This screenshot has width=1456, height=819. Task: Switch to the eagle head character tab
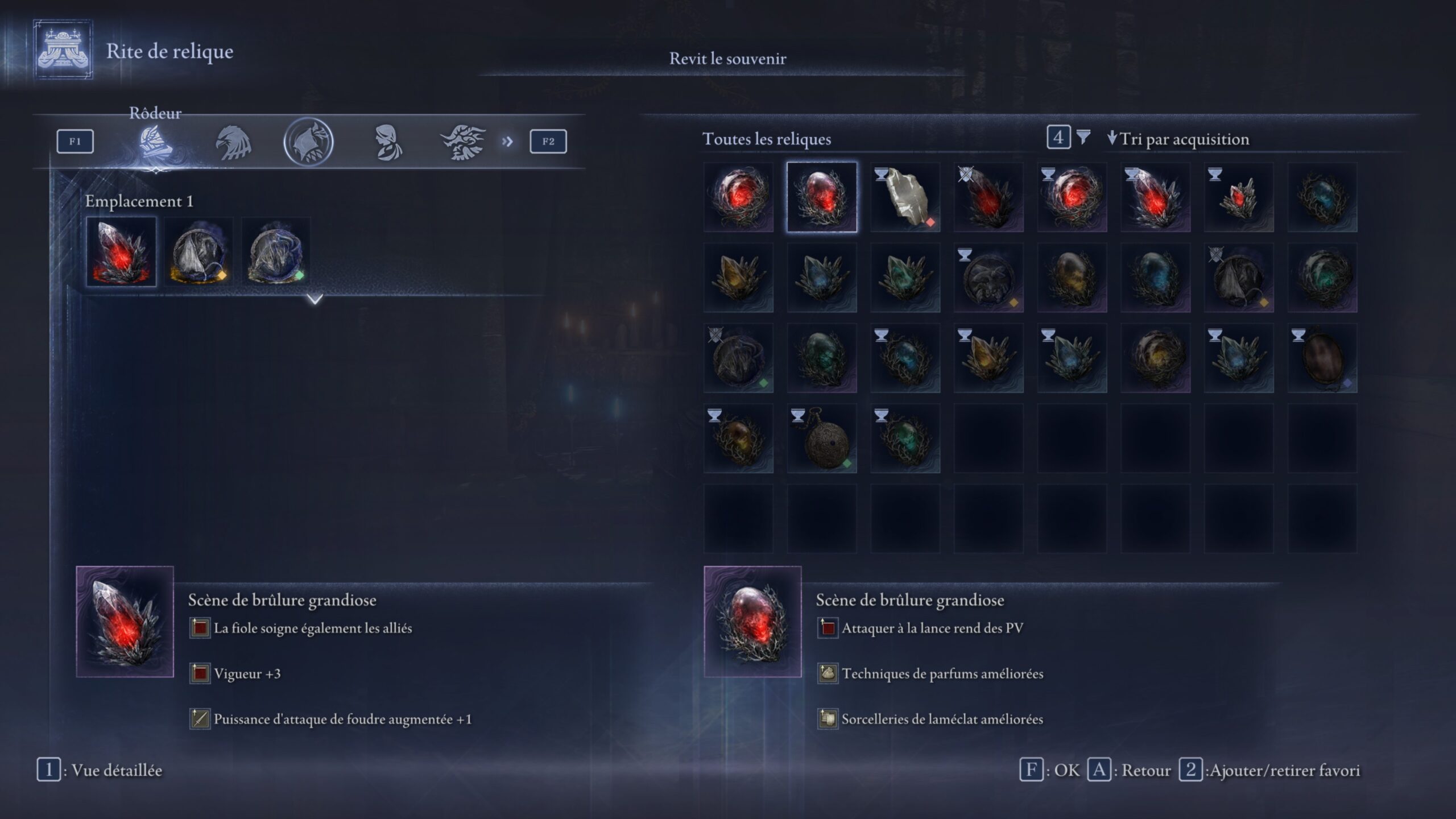point(233,142)
